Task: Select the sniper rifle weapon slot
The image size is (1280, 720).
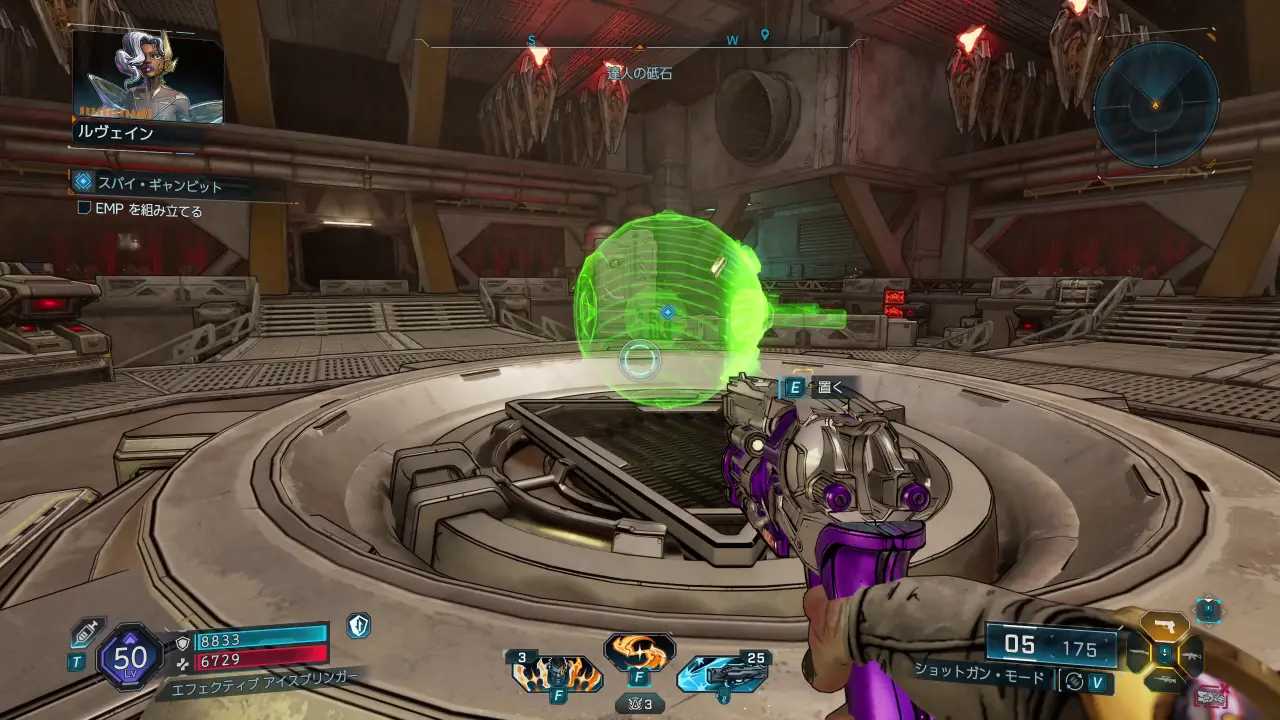Action: coord(1164,680)
